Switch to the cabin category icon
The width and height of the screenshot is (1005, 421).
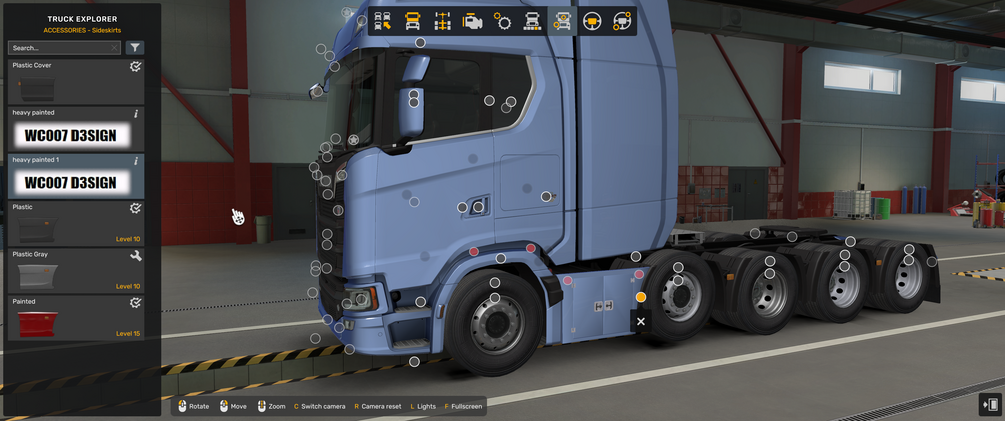[x=413, y=21]
